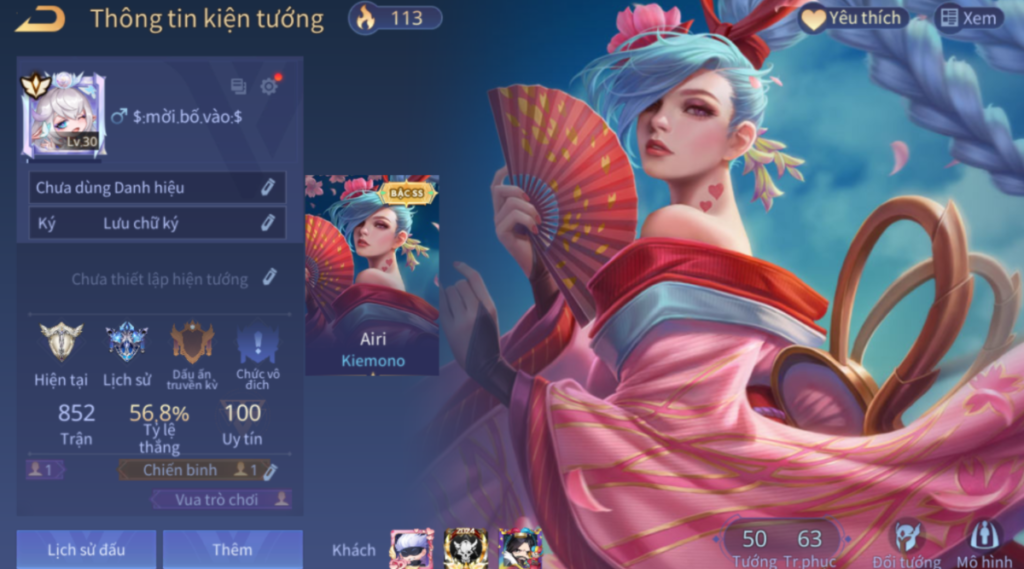Viewport: 1024px width, 569px height.
Task: Open the Xem view button
Action: (967, 18)
